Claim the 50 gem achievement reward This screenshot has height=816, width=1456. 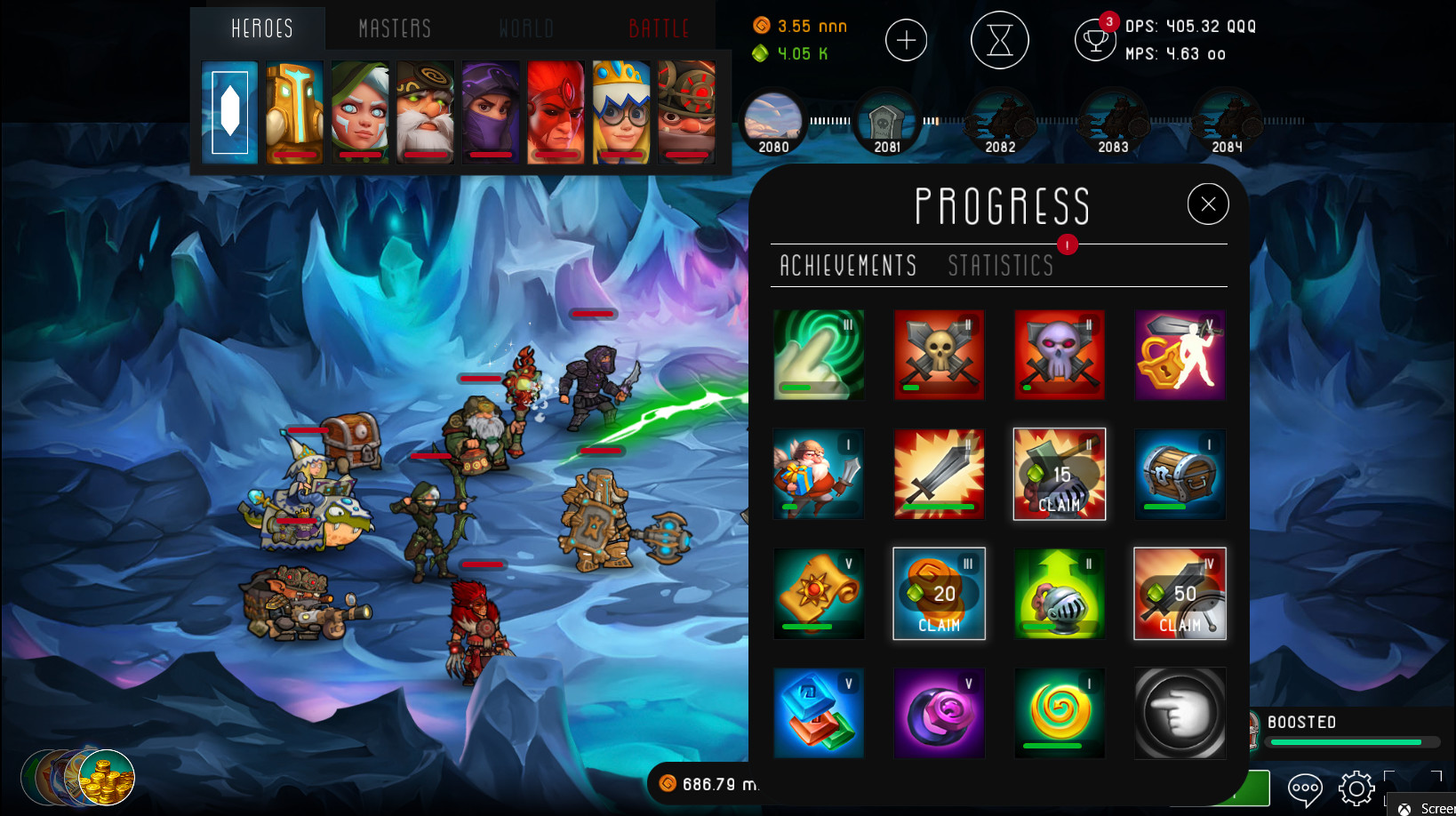1180,593
